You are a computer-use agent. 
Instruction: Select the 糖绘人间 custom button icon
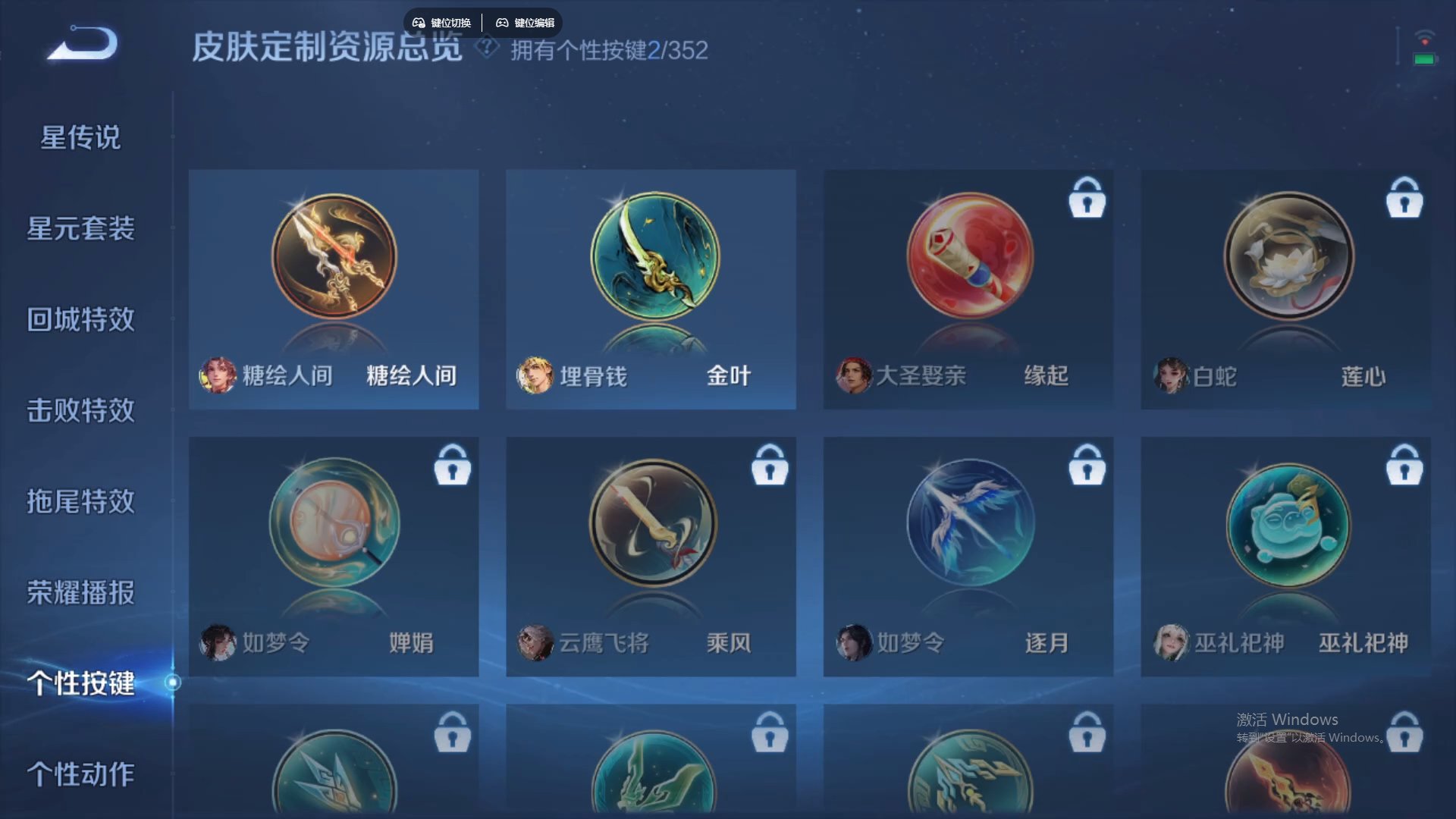[x=334, y=258]
